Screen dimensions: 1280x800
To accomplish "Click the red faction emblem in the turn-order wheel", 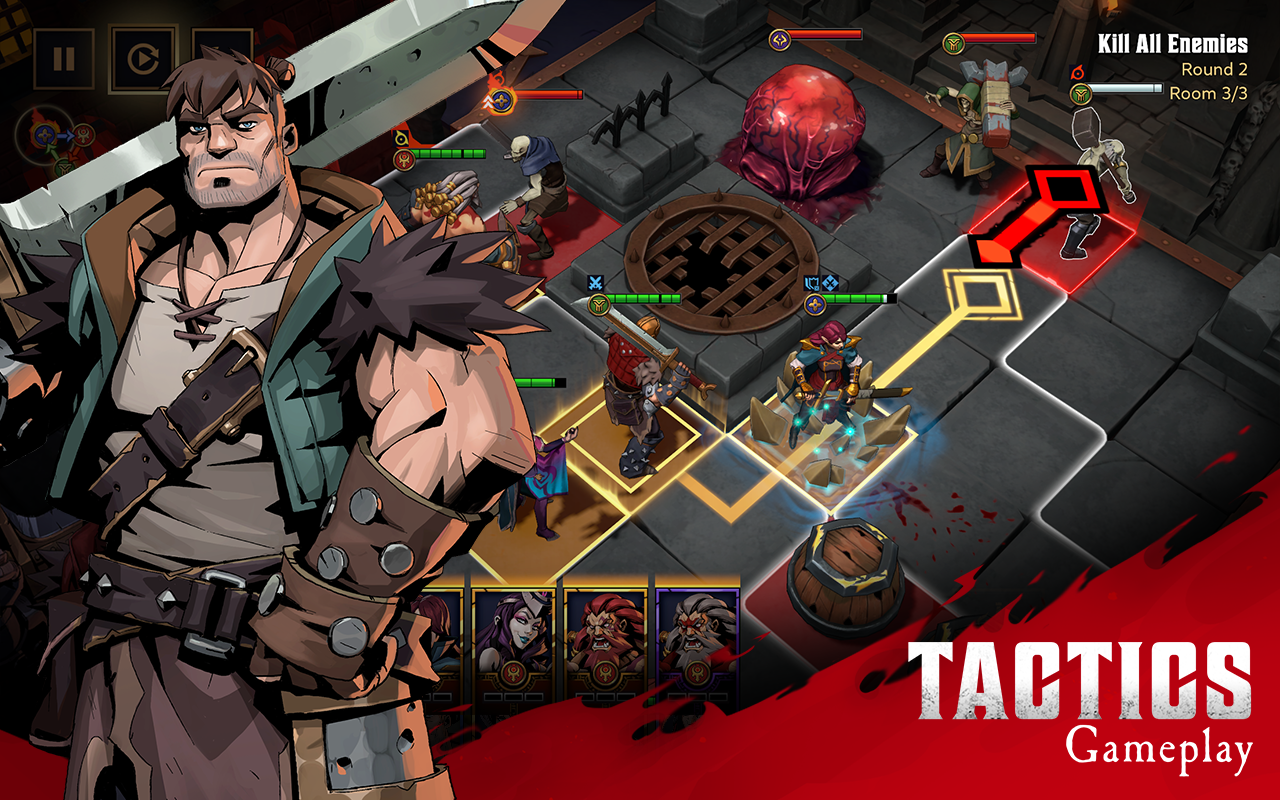I will (84, 135).
